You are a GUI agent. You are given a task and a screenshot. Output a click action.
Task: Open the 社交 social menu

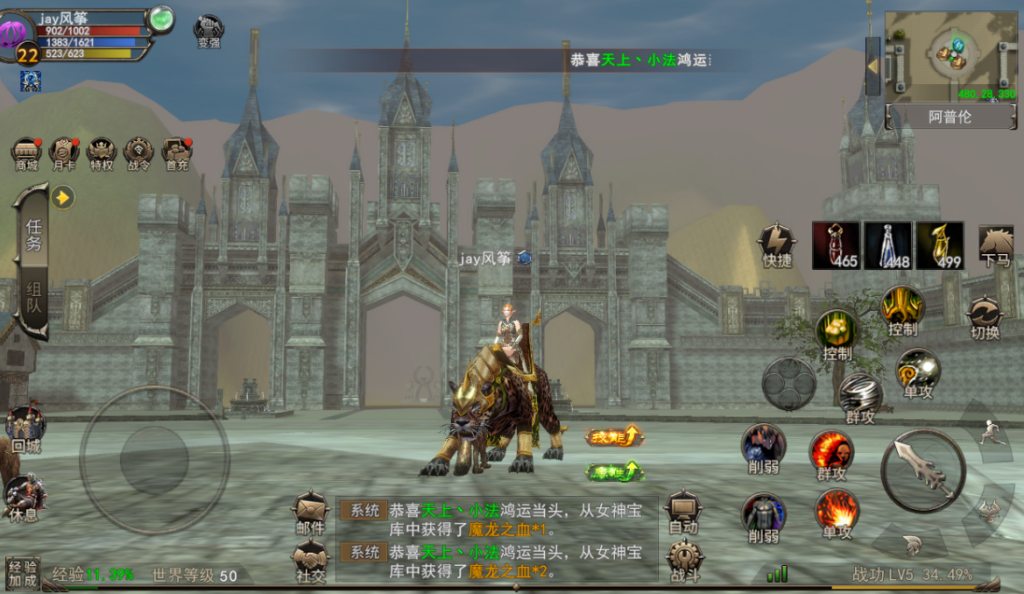pyautogui.click(x=310, y=561)
